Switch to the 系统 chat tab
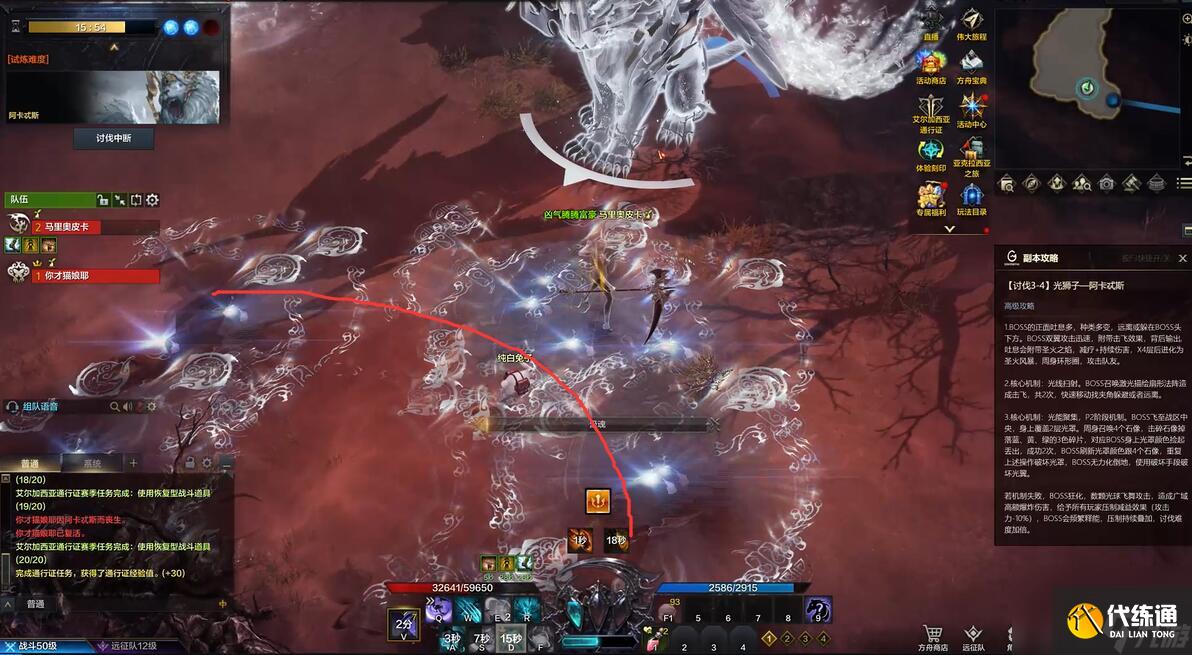This screenshot has width=1192, height=655. (x=92, y=464)
